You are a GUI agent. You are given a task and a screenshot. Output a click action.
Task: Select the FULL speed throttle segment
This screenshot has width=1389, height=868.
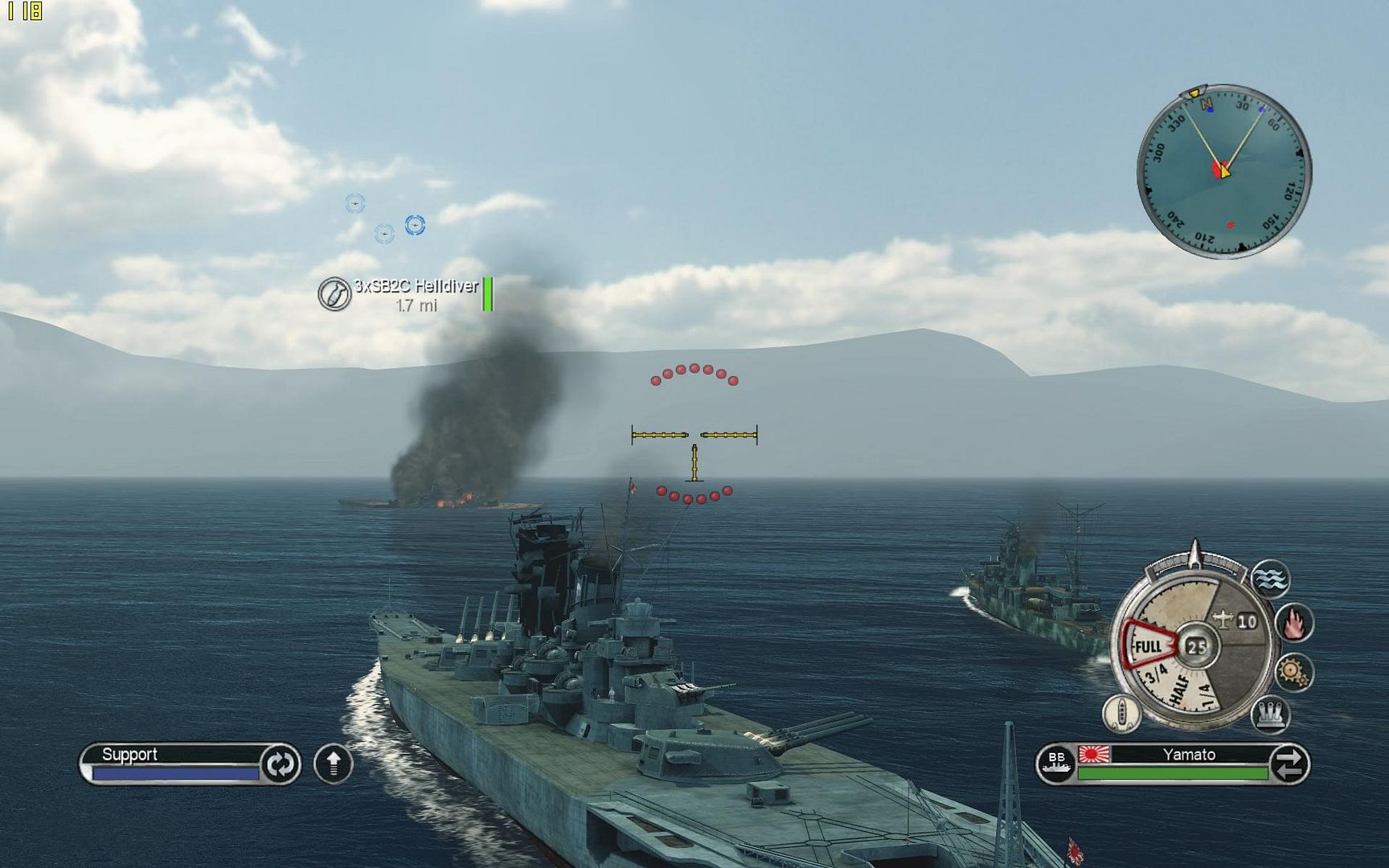(1148, 646)
